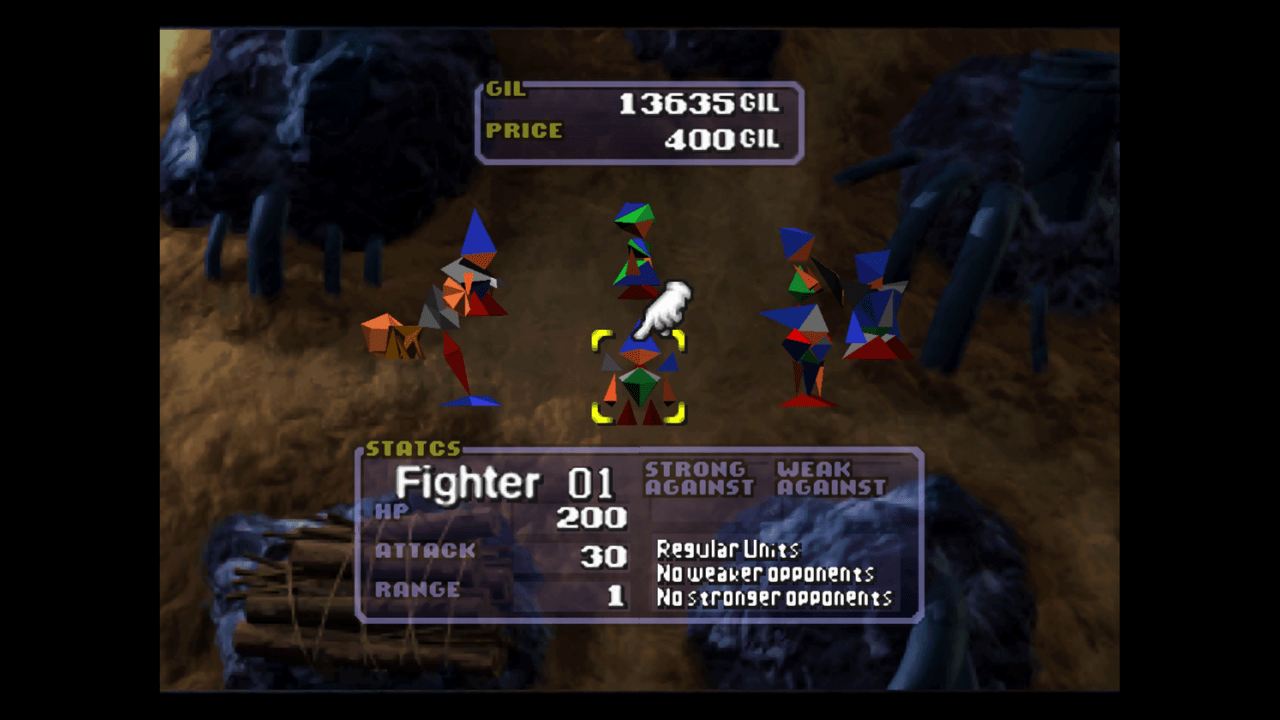Click the PRICE label showing 400 GIL
The image size is (1280, 720).
click(x=525, y=130)
